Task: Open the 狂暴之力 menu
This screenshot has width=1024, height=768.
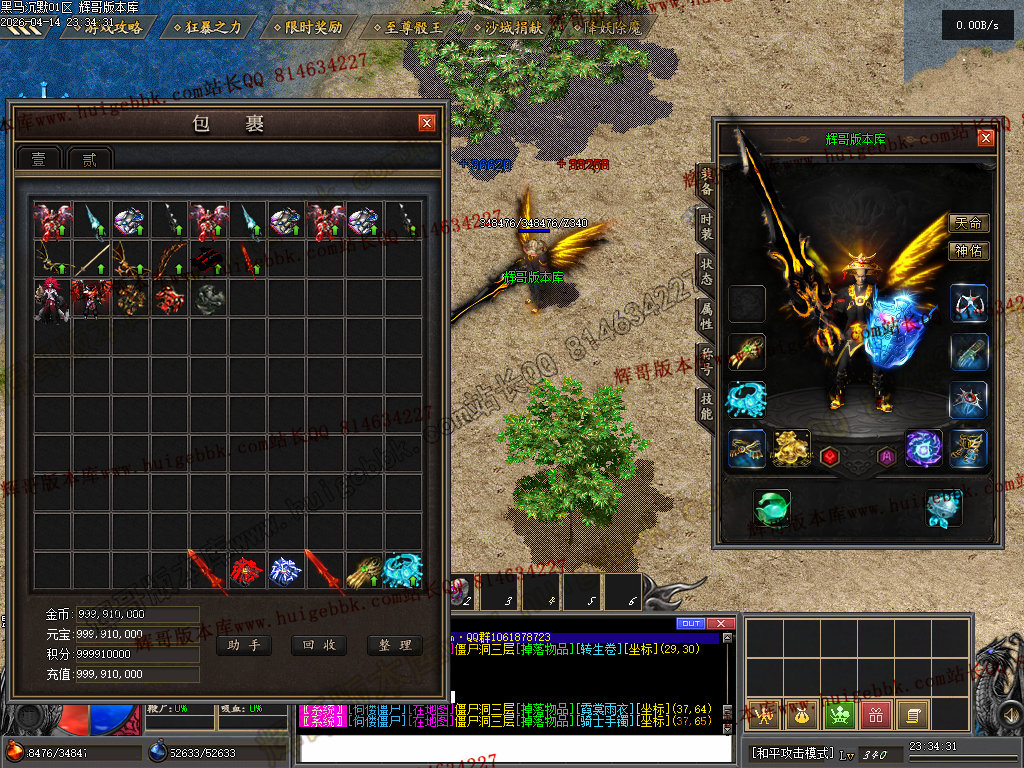Action: point(207,27)
